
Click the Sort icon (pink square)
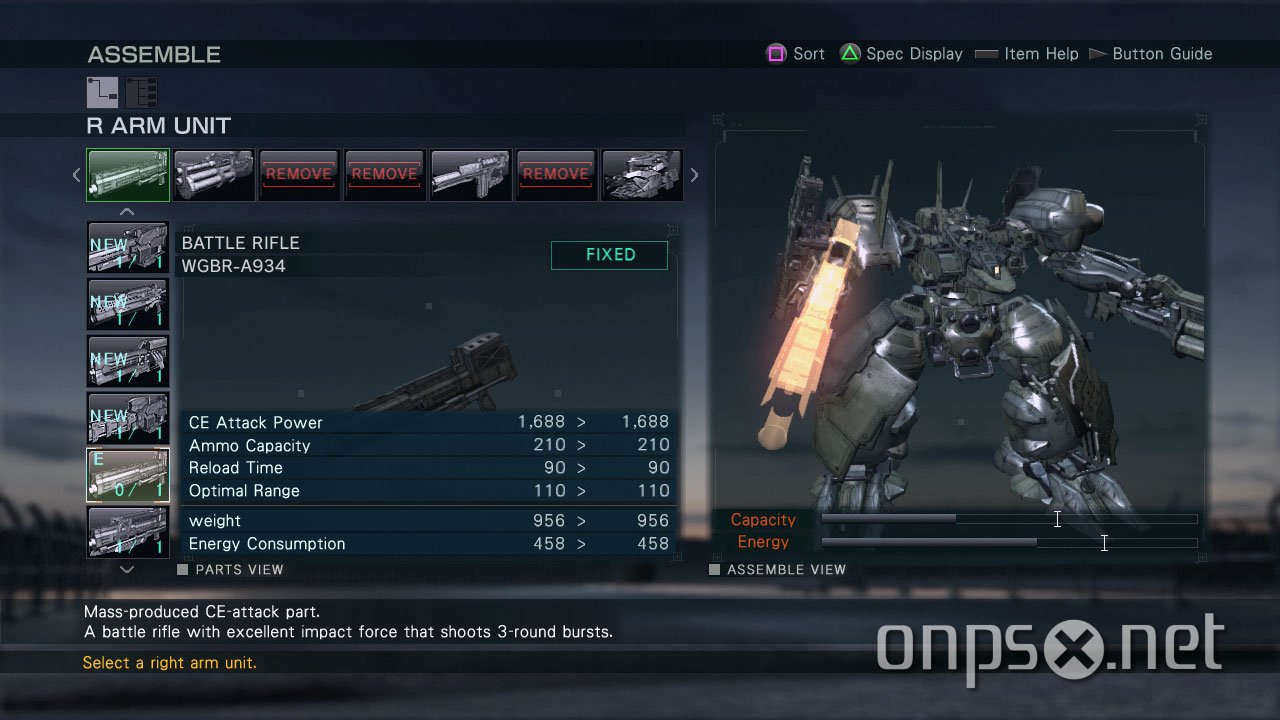tap(776, 53)
